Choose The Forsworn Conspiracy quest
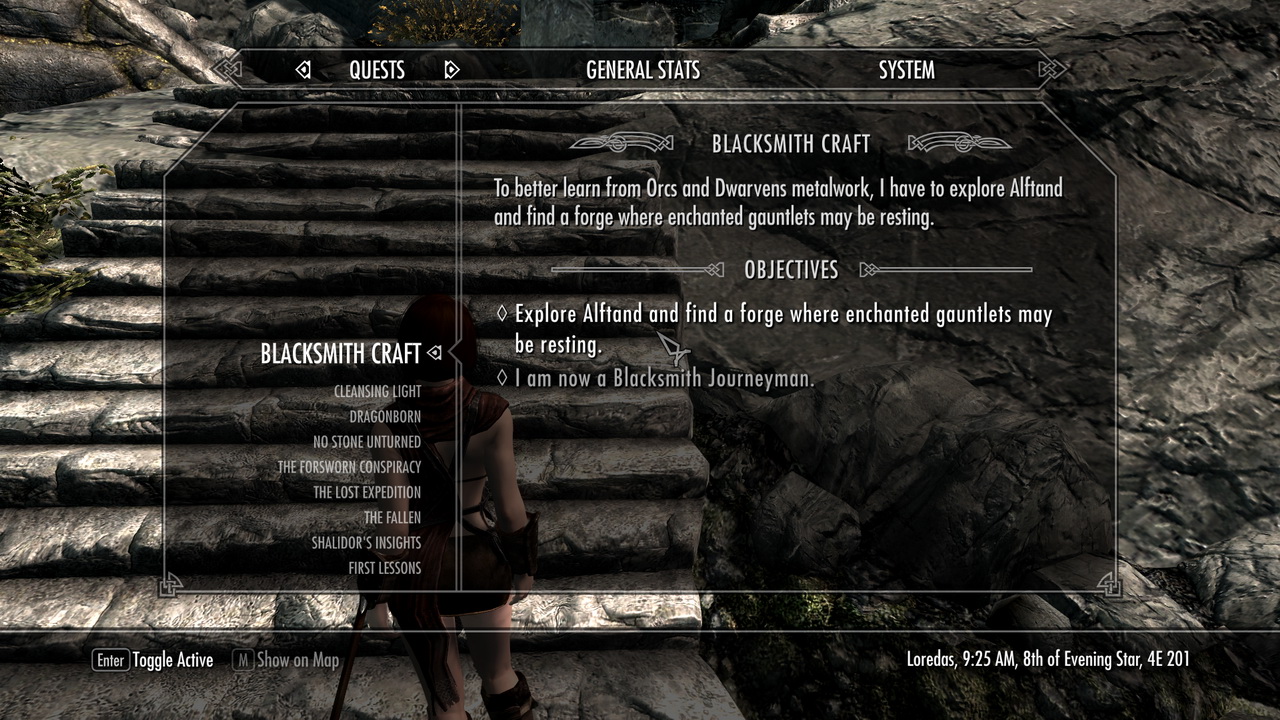 click(x=349, y=467)
